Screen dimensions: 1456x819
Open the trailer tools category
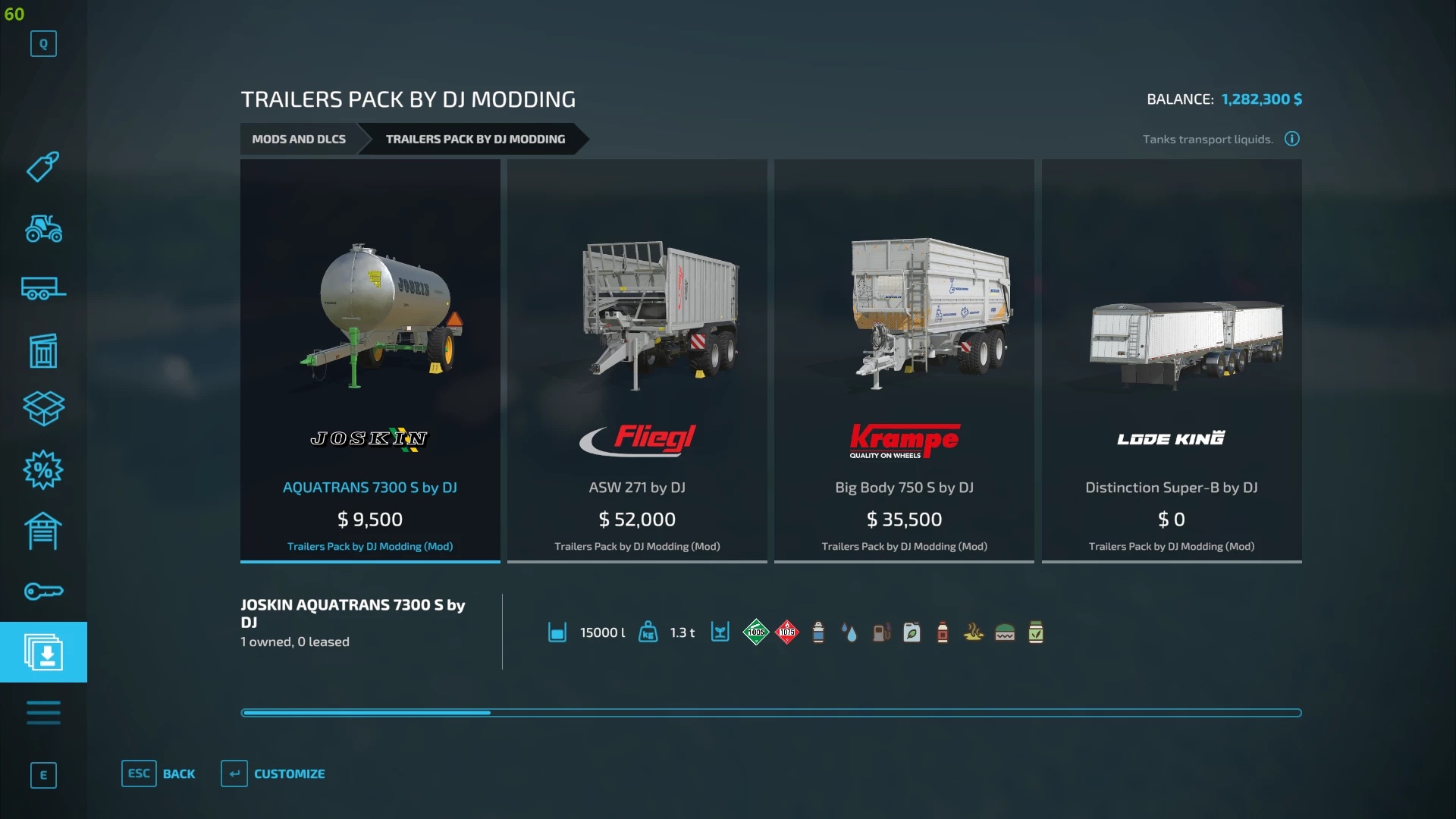pos(43,289)
